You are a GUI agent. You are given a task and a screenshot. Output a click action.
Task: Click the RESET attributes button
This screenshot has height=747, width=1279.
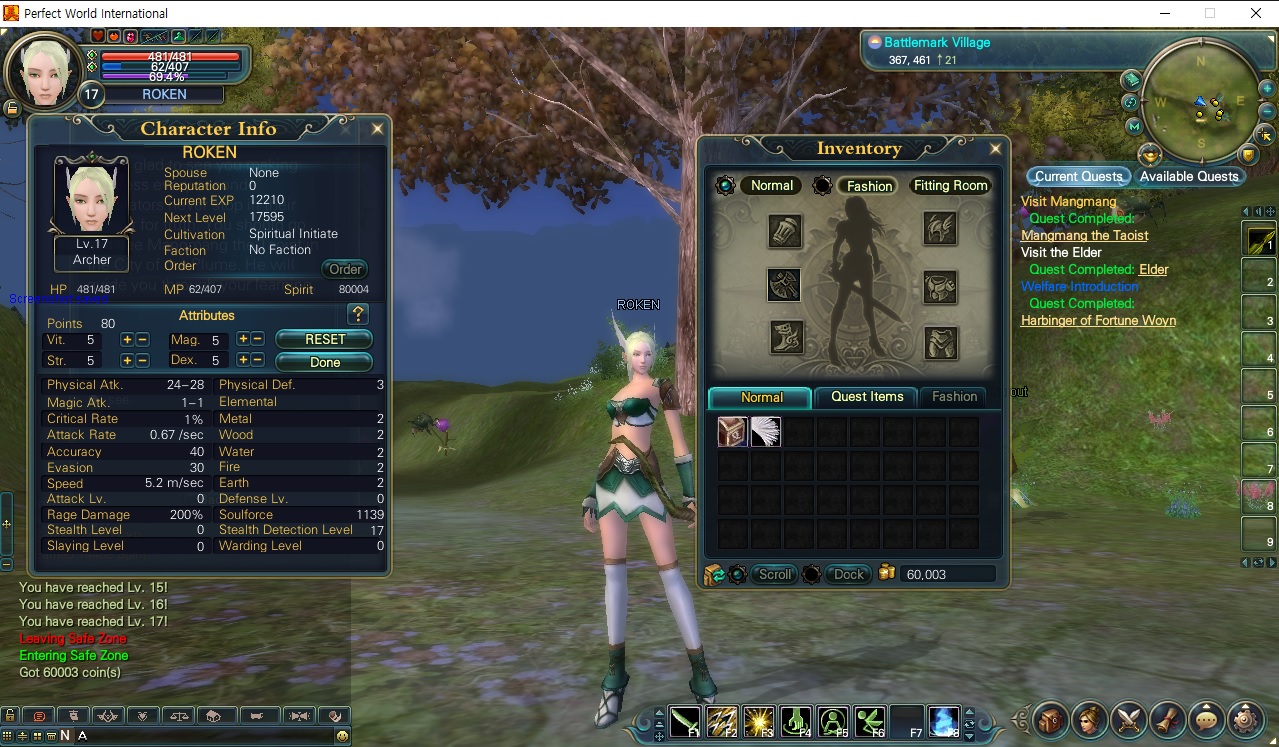click(x=324, y=339)
